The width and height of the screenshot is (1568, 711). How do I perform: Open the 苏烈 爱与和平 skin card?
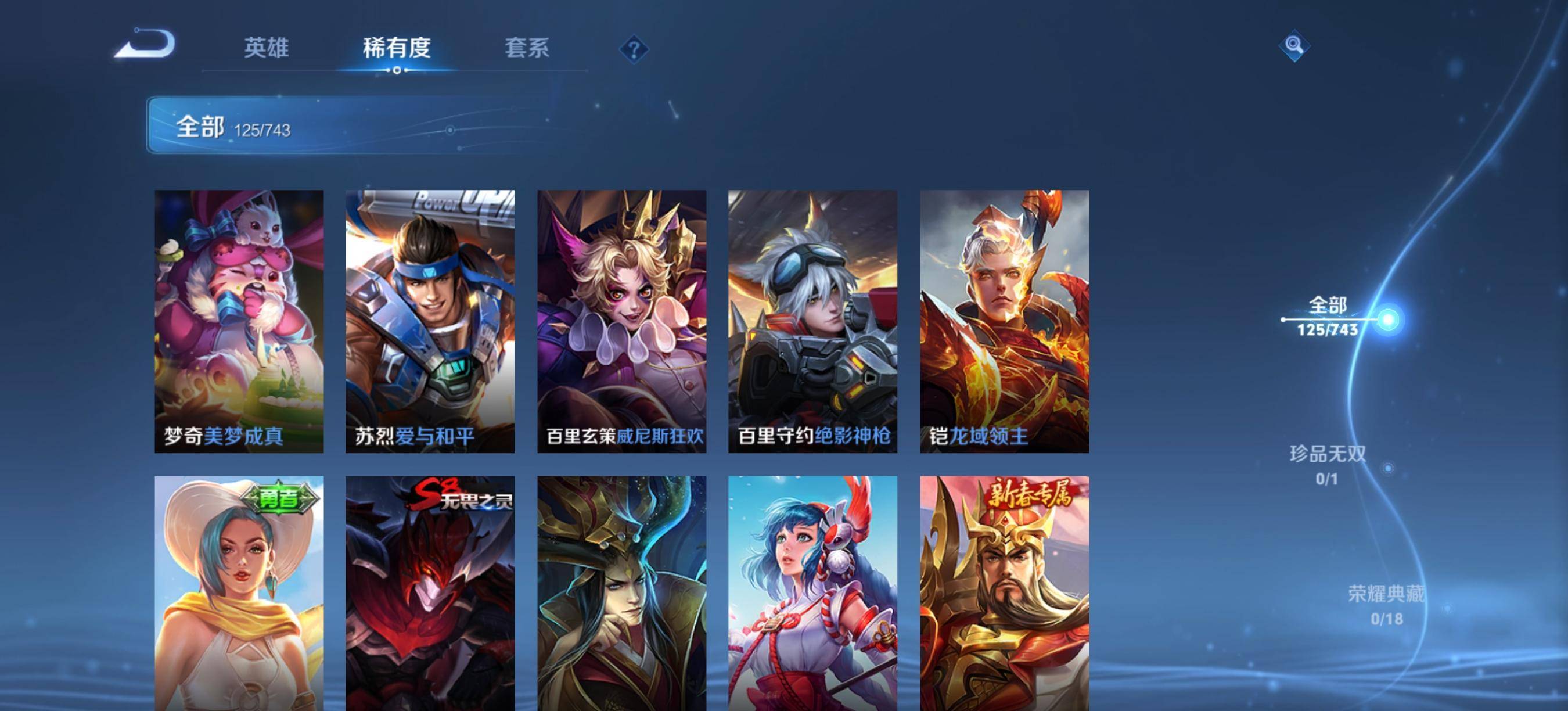pyautogui.click(x=430, y=321)
